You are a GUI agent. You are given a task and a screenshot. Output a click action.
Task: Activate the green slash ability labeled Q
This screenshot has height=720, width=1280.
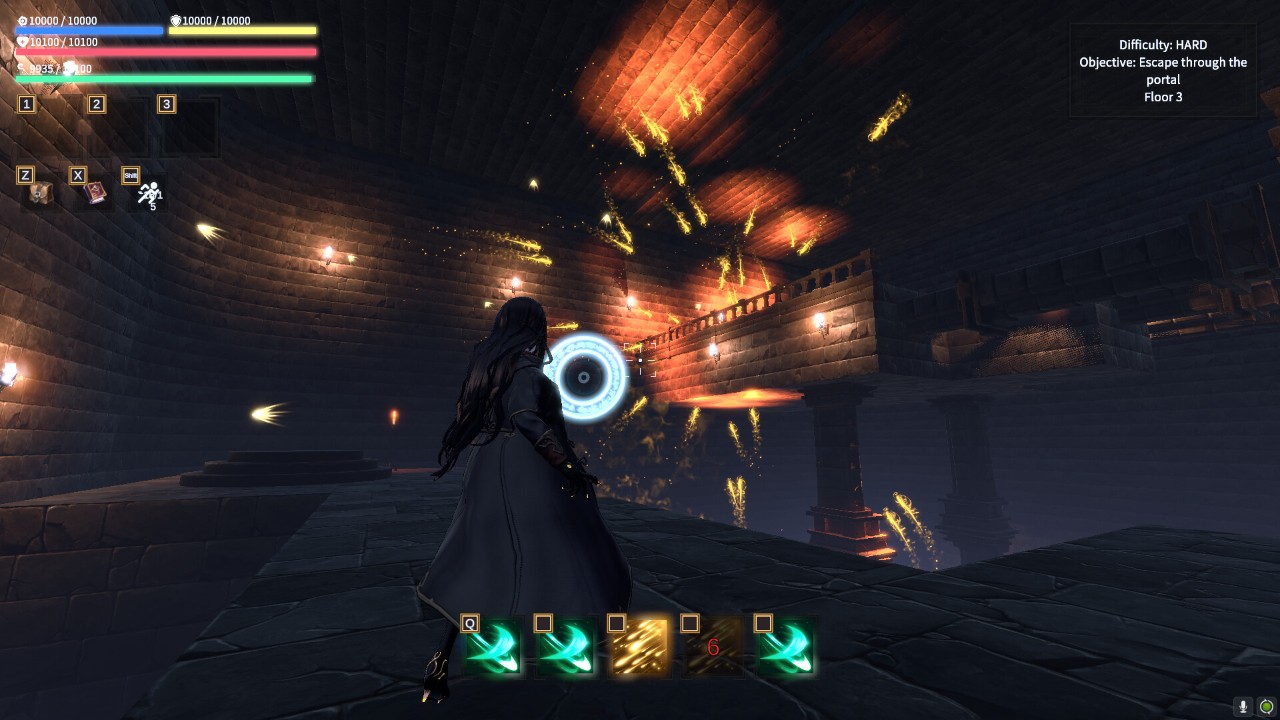[x=494, y=647]
